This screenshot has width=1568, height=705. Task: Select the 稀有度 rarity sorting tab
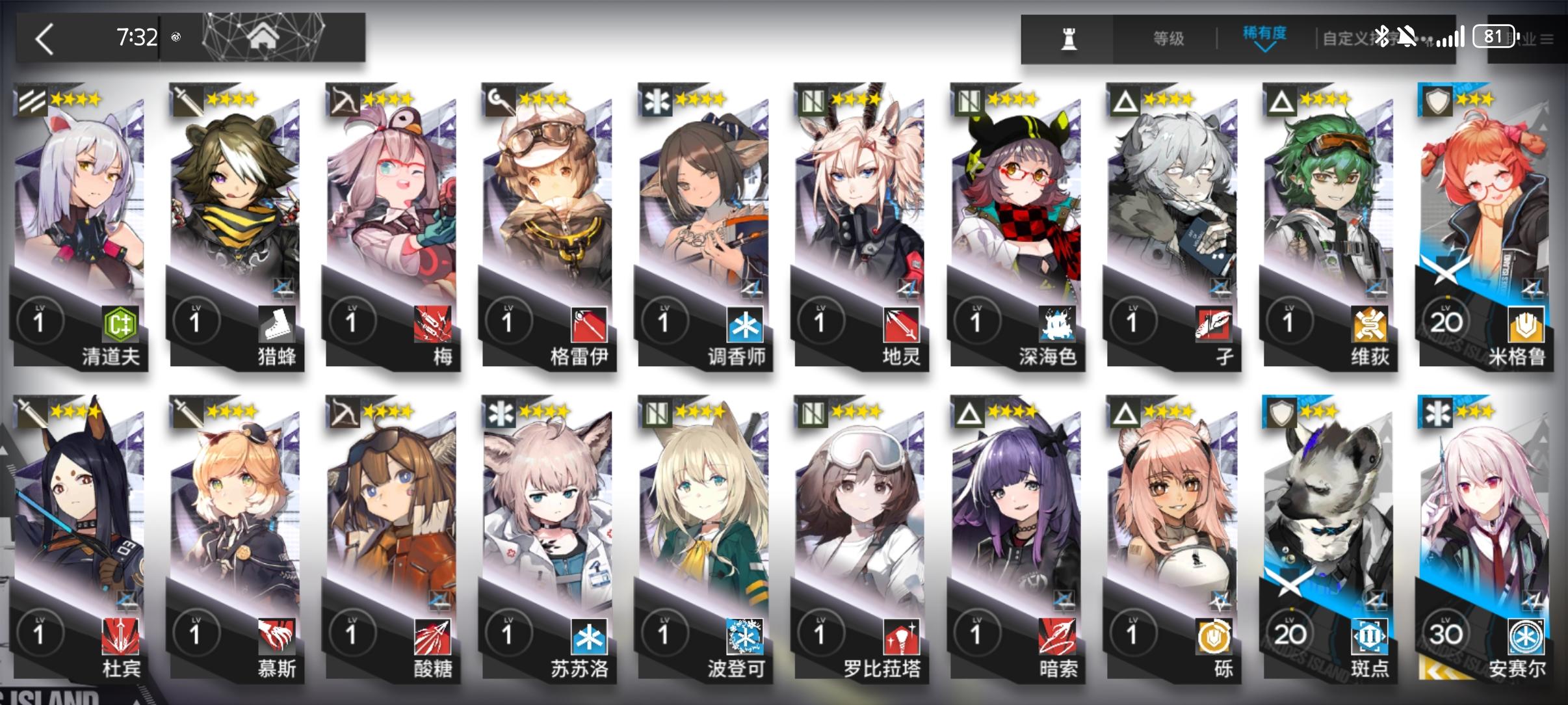coord(1265,33)
